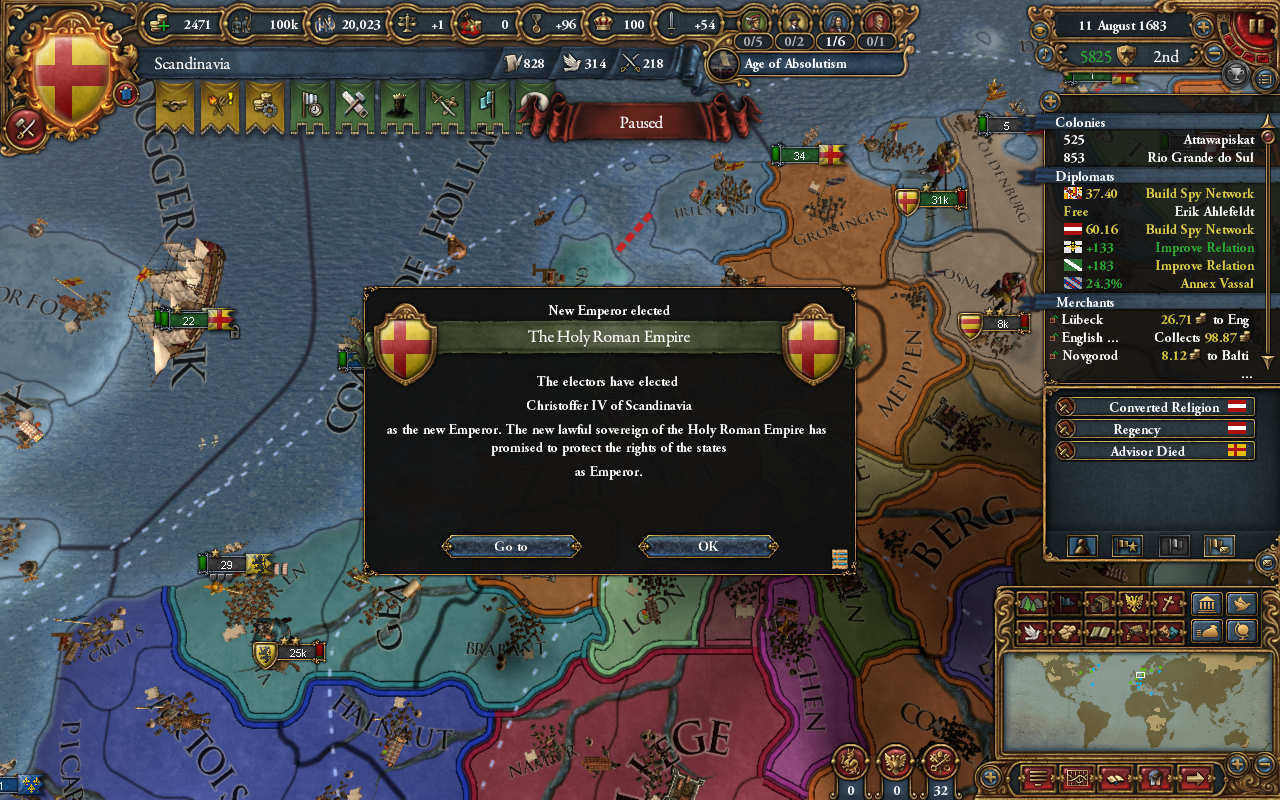Select the terrain mapmode icon
Viewport: 1280px width, 800px height.
(1030, 603)
